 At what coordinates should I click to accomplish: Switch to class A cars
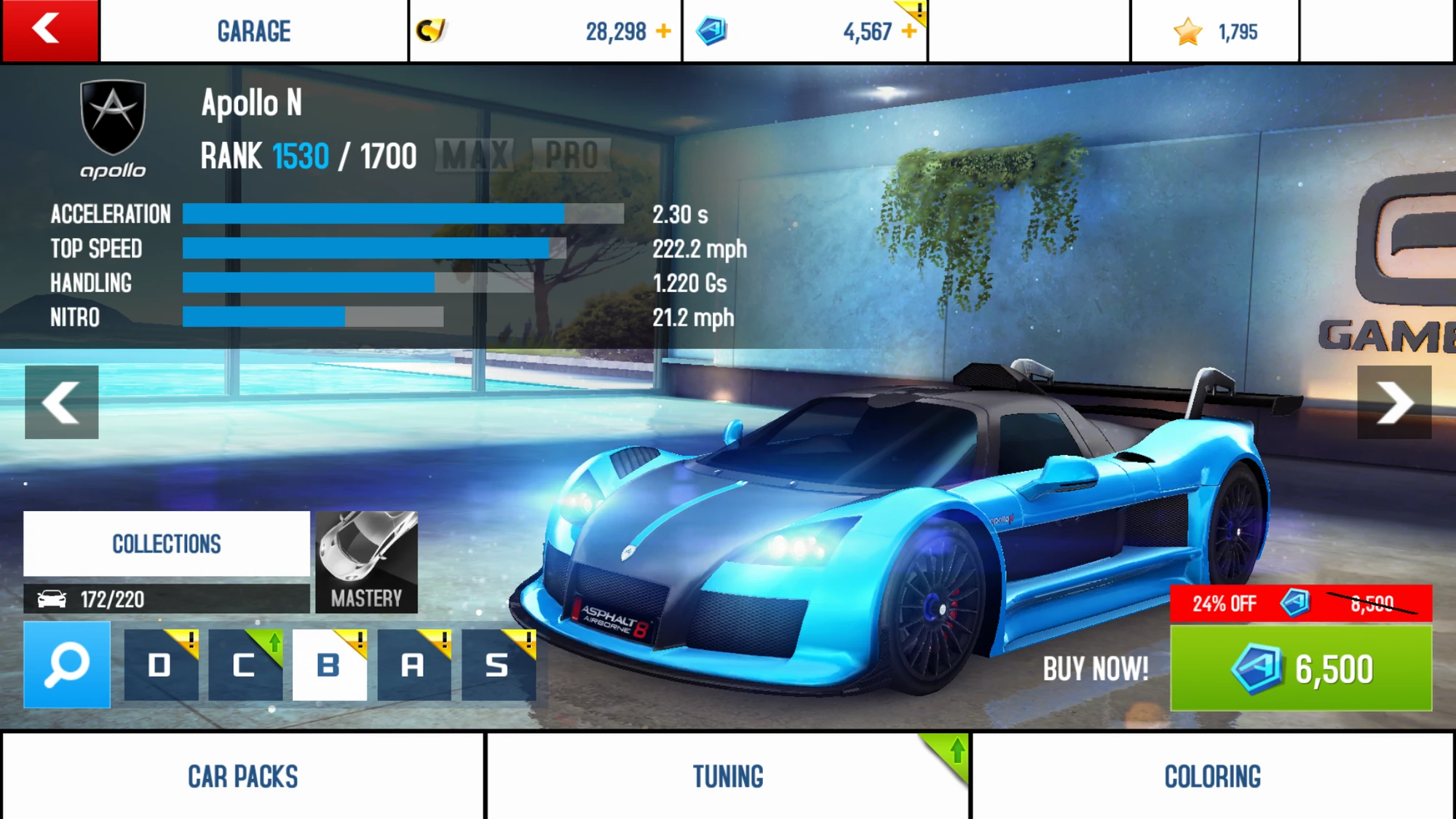point(414,665)
